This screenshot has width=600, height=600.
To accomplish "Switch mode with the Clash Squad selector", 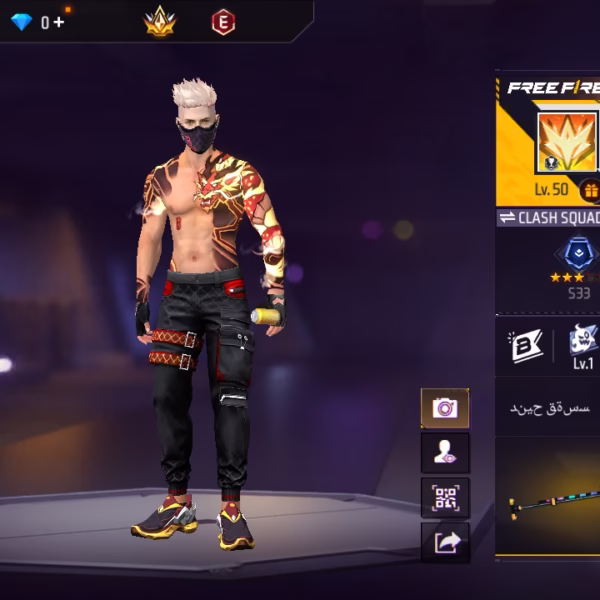I will point(548,218).
